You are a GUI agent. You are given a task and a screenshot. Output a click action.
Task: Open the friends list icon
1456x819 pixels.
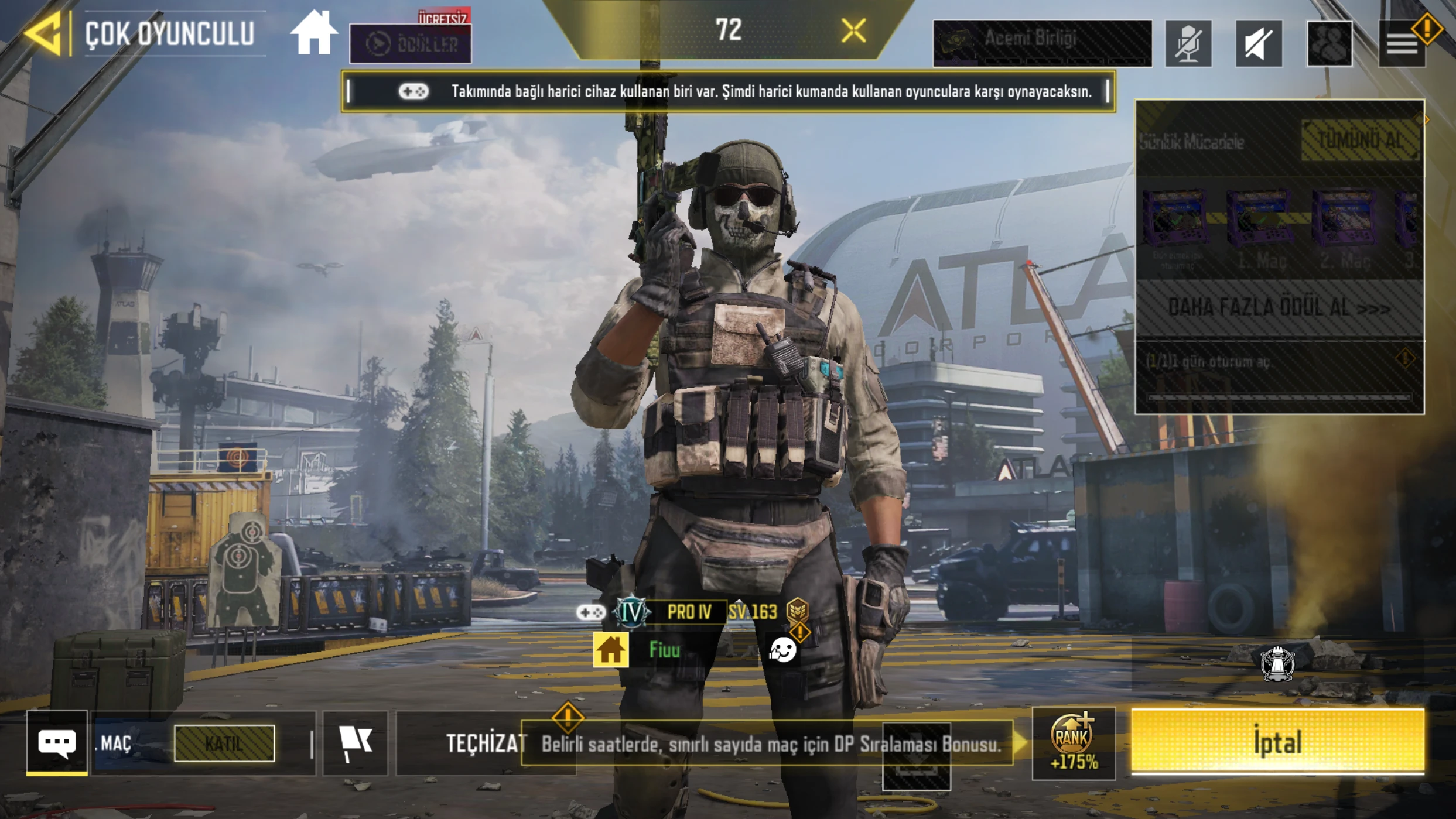[1329, 43]
